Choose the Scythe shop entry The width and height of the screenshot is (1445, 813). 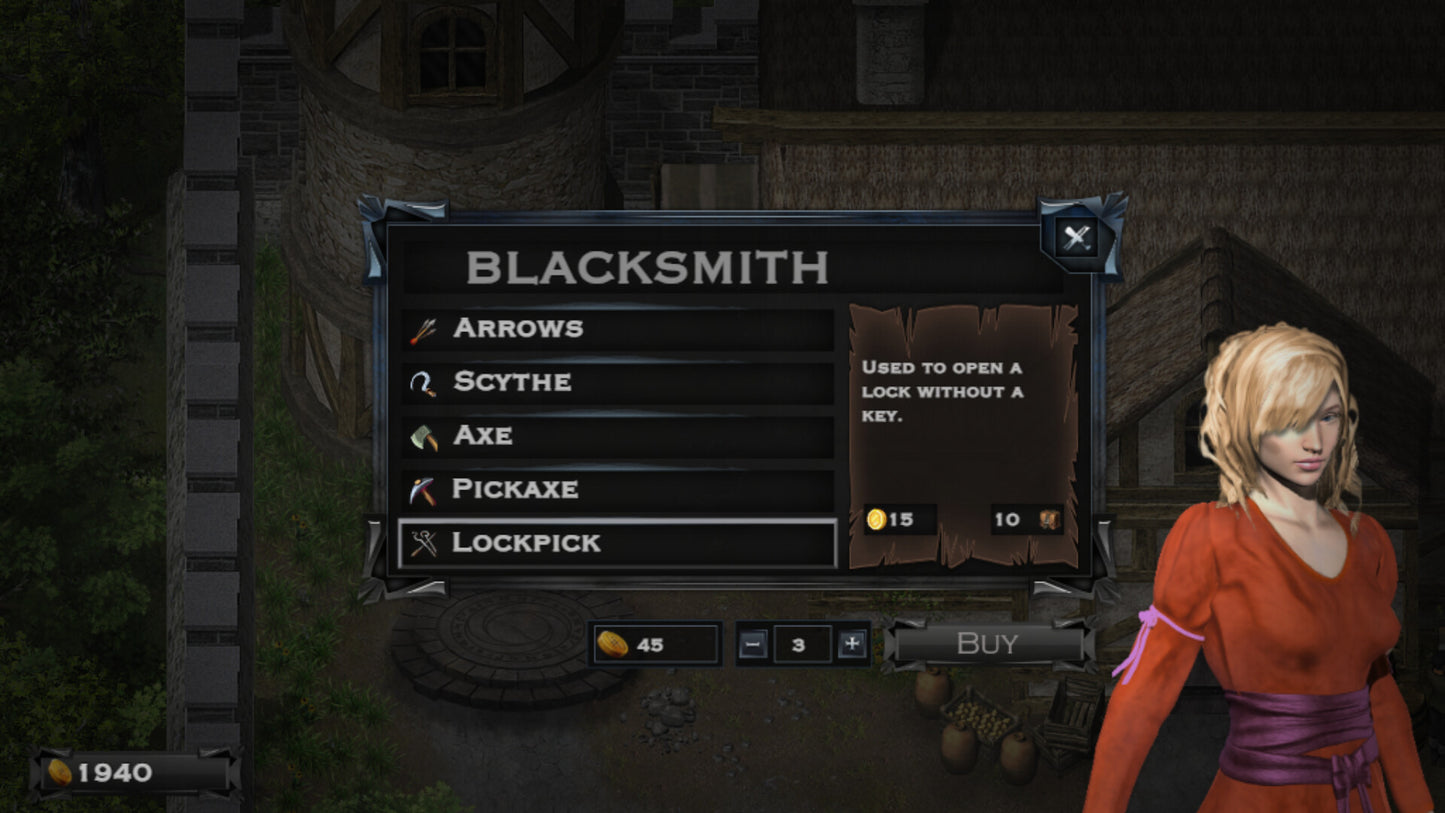(617, 382)
